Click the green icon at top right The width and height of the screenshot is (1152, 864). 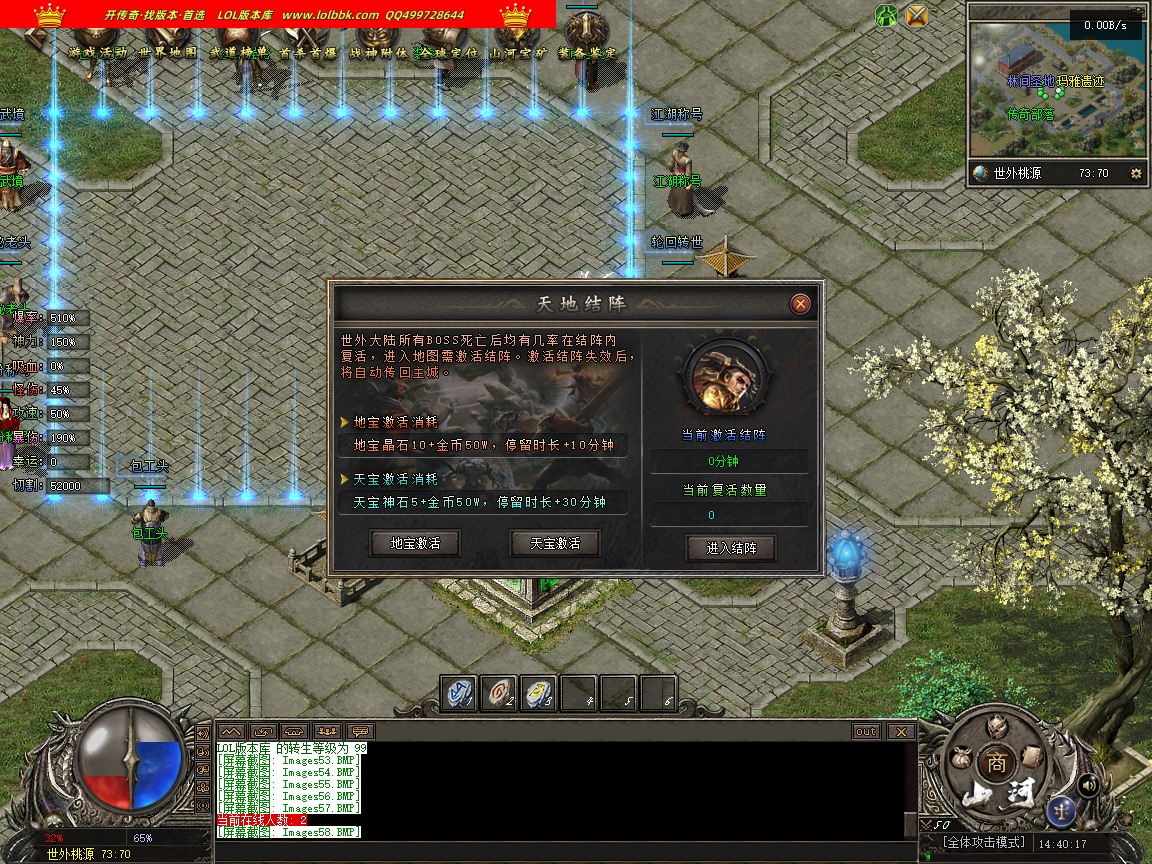886,15
